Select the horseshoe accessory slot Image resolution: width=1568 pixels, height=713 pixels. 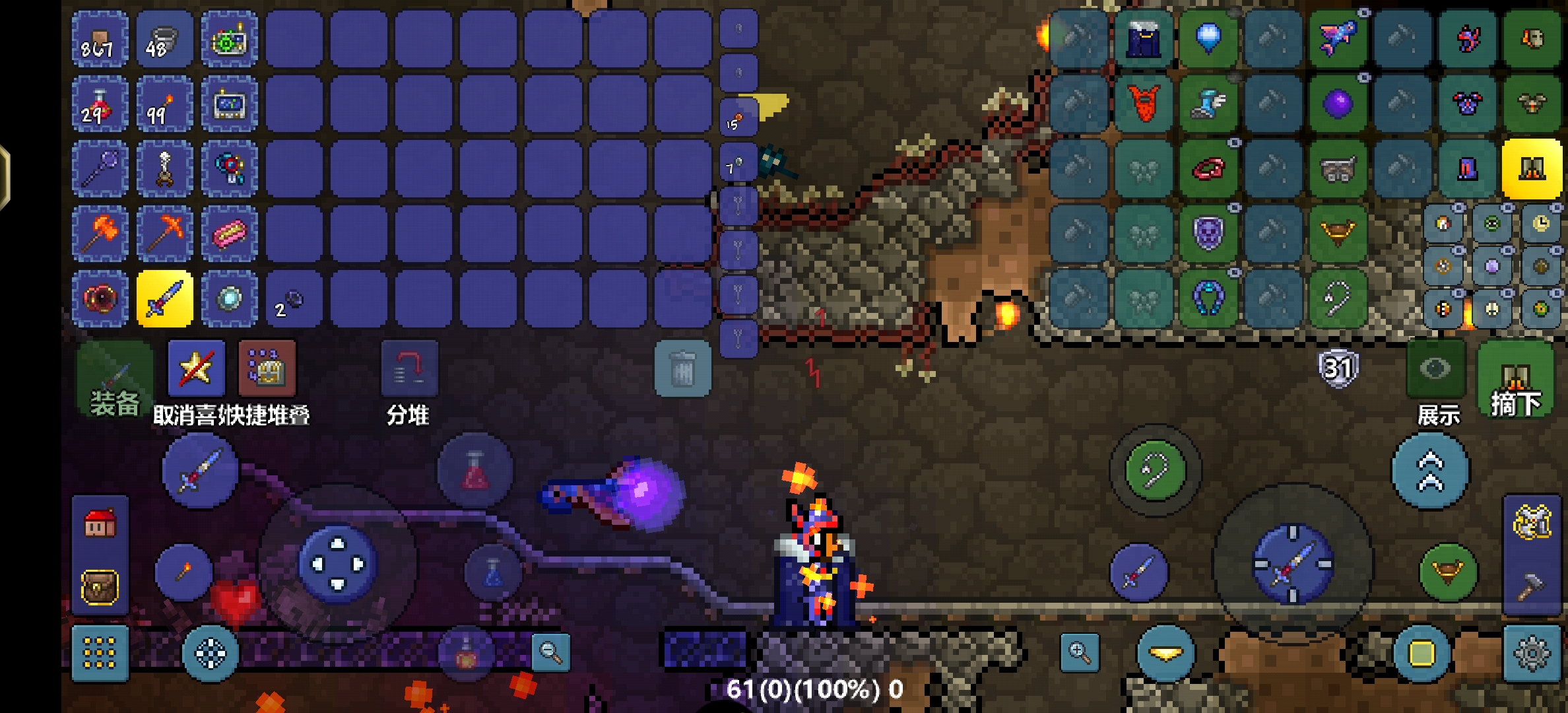(1208, 298)
